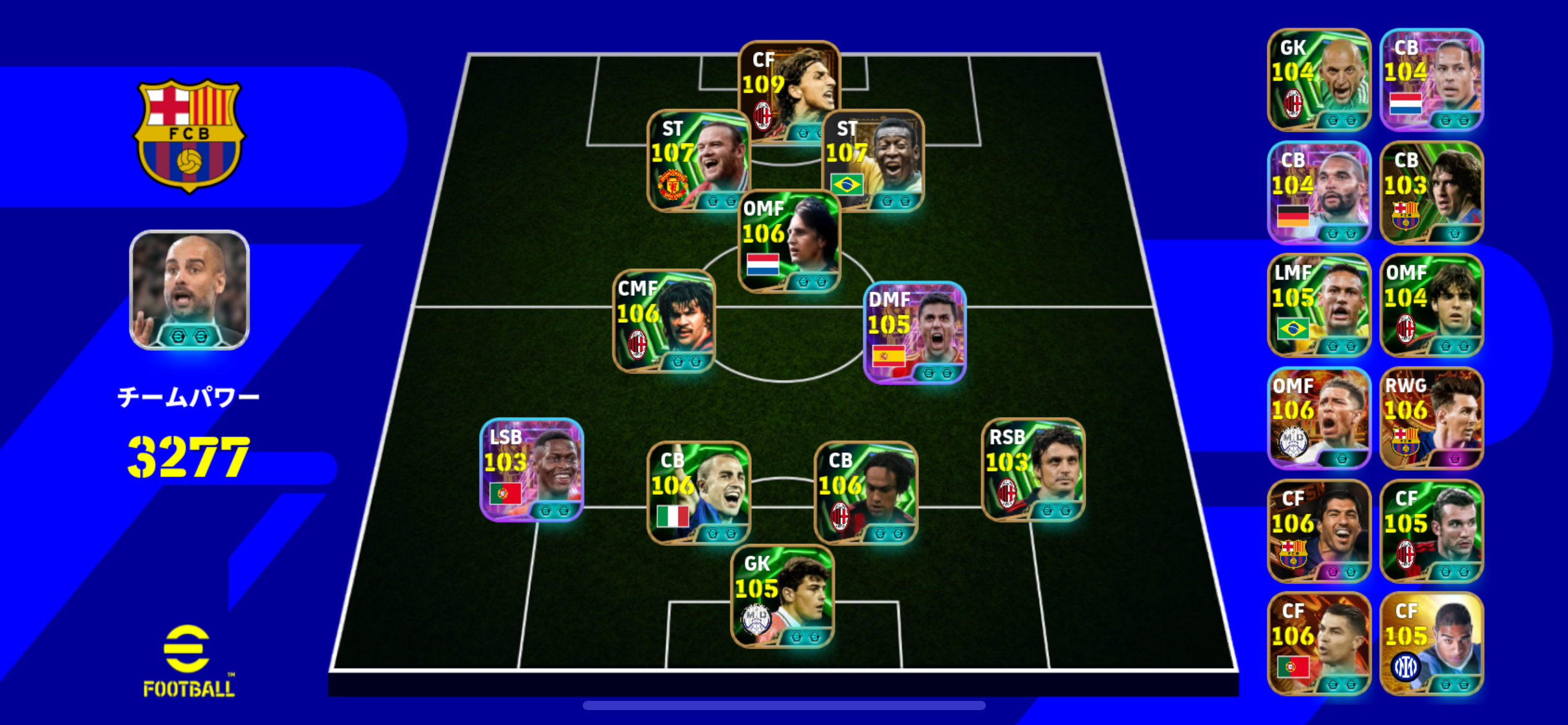Pick the Brazil ST 107 card

click(873, 161)
